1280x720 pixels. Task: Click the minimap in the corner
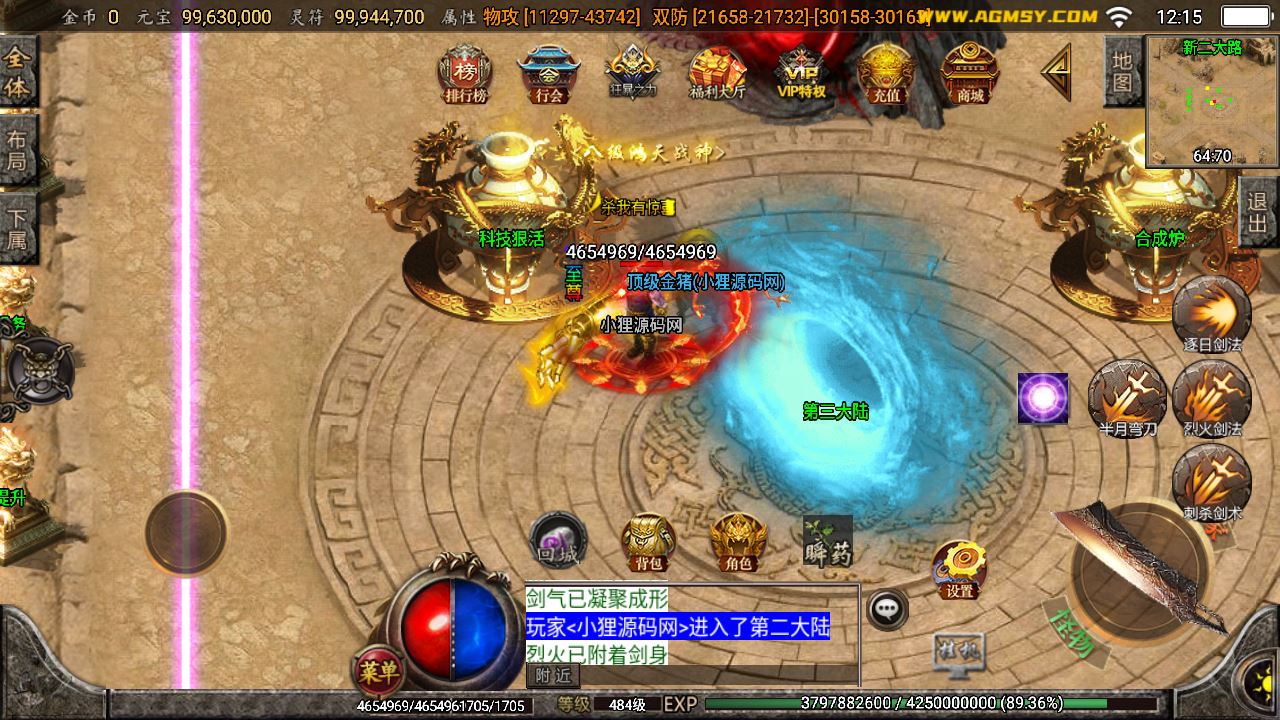click(1212, 101)
